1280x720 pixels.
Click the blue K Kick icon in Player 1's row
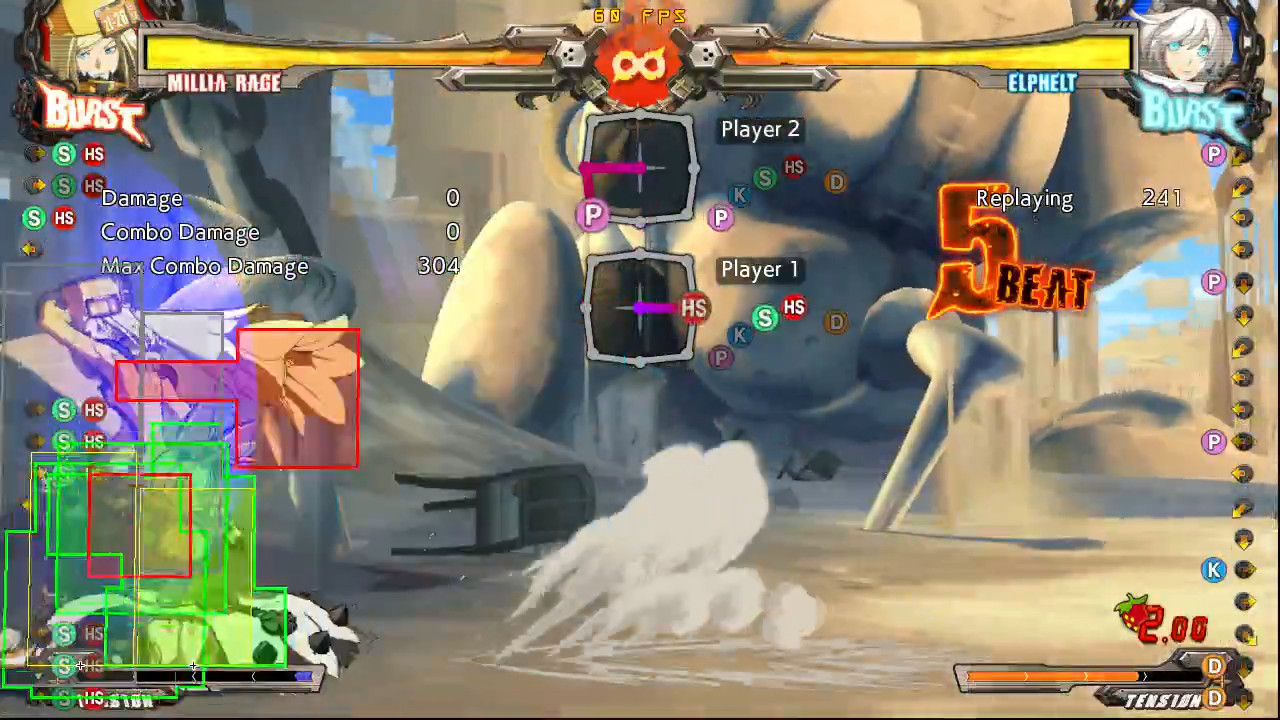(739, 336)
